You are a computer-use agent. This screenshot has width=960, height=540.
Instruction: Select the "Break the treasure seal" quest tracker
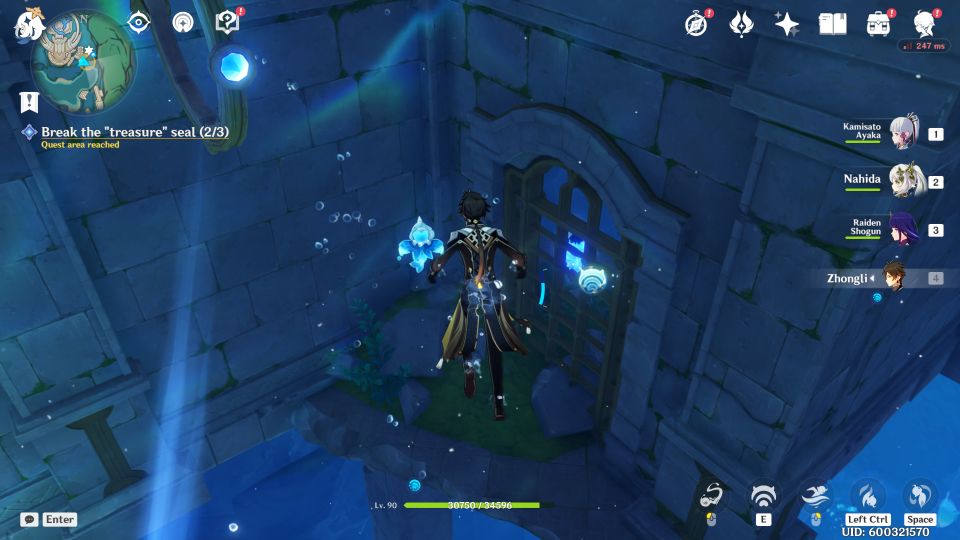(x=134, y=132)
